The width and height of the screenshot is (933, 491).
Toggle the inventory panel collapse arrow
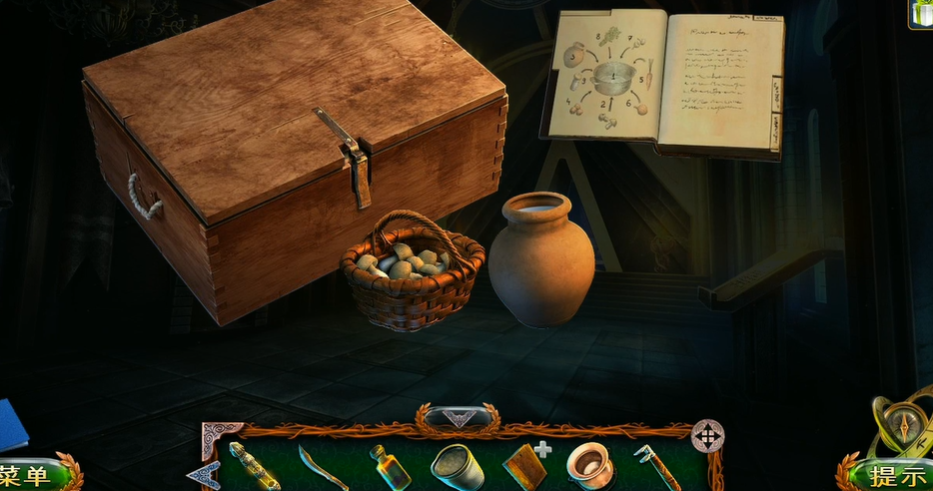(x=458, y=417)
